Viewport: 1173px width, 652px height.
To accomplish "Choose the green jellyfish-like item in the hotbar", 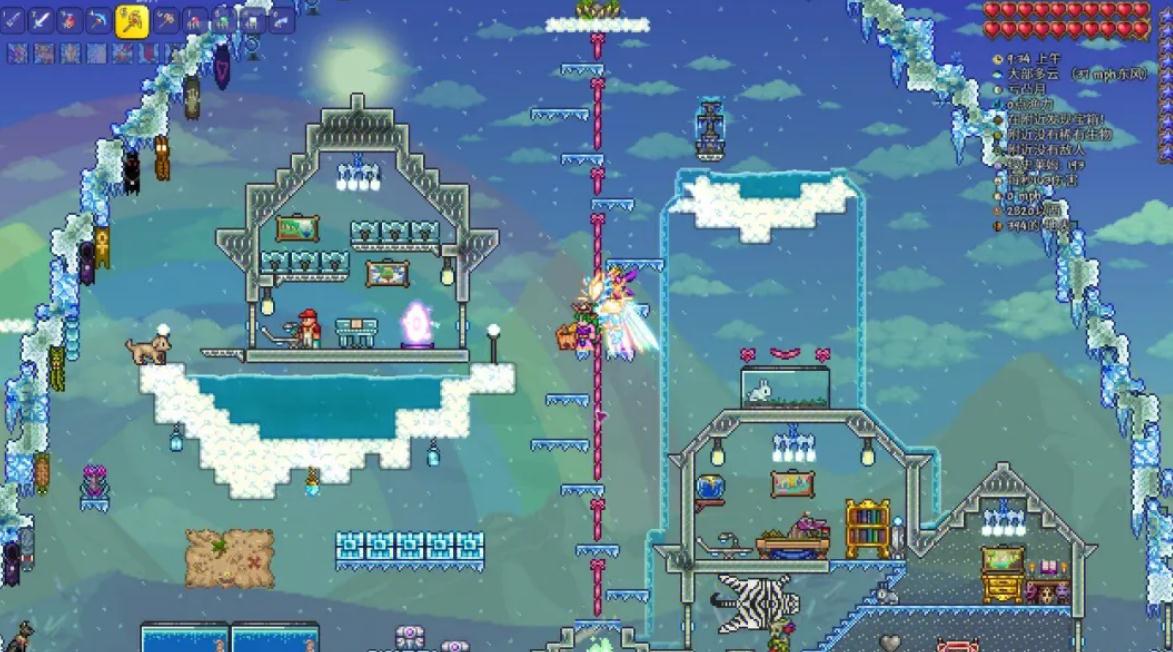I will tap(224, 20).
